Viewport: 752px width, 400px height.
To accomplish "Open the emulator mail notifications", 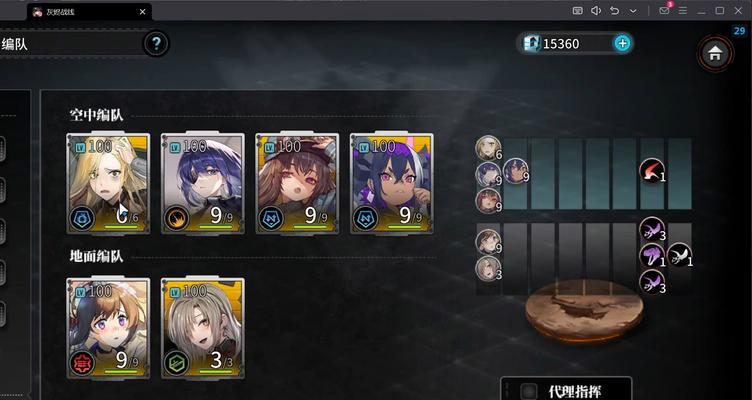I will pyautogui.click(x=664, y=10).
